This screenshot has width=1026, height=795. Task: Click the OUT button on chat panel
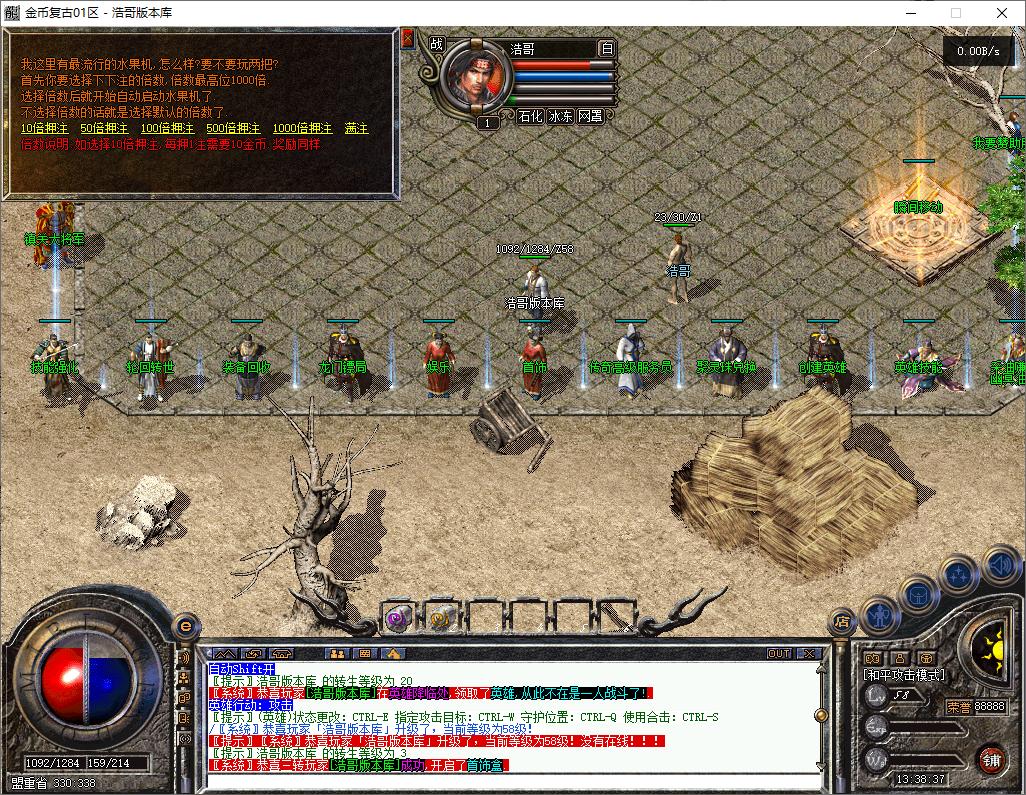pos(778,653)
